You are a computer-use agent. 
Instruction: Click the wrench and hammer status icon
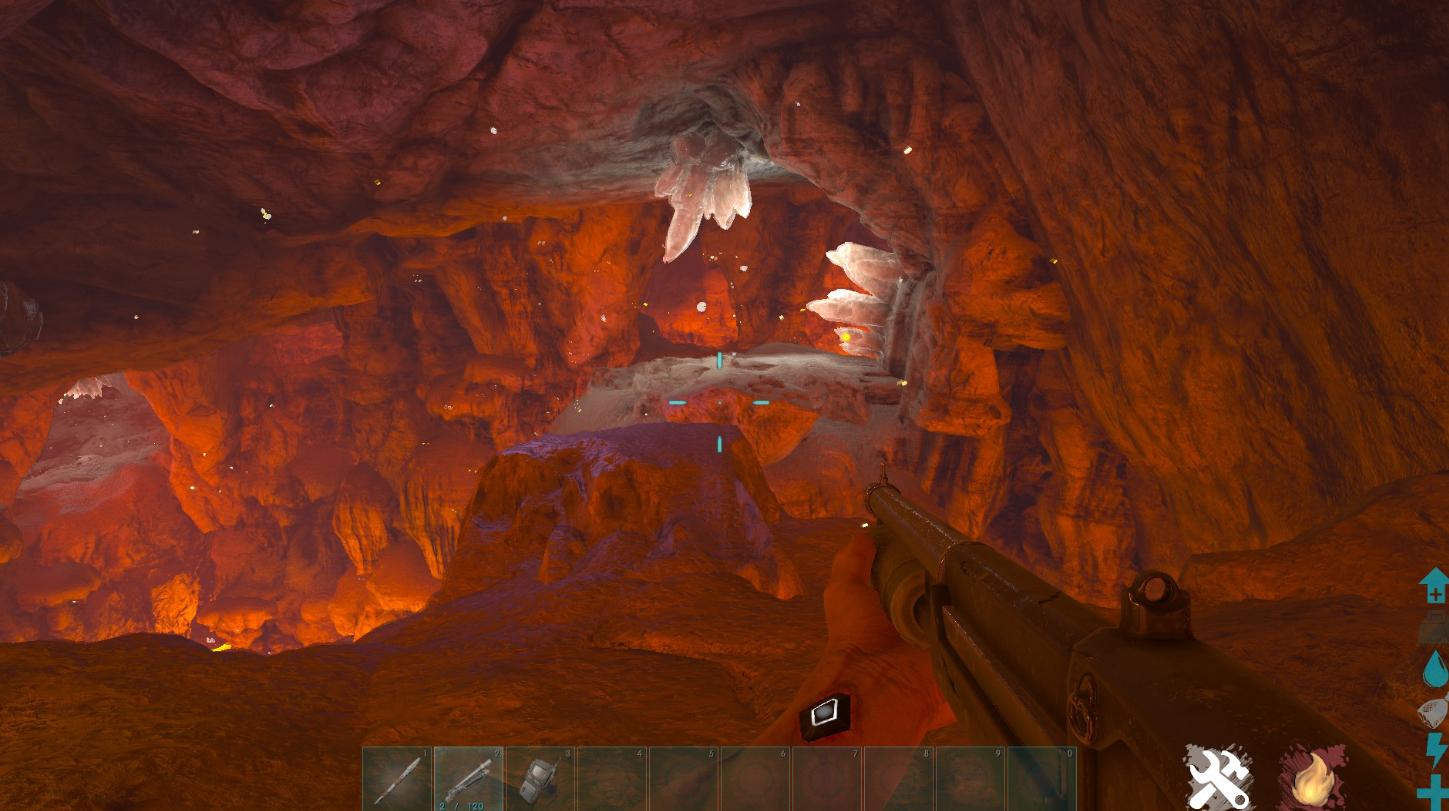coord(1218,777)
